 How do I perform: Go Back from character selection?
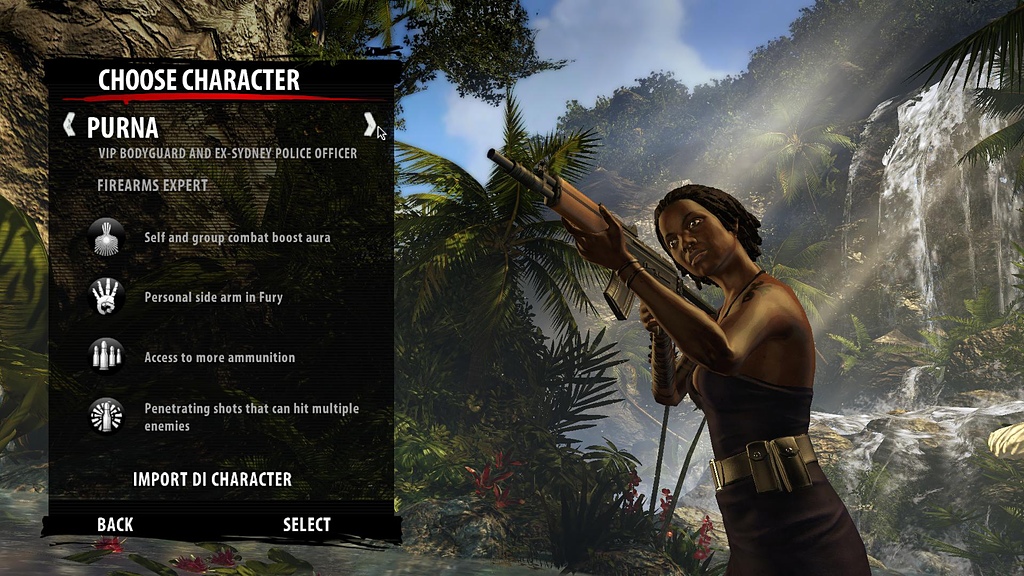(115, 524)
